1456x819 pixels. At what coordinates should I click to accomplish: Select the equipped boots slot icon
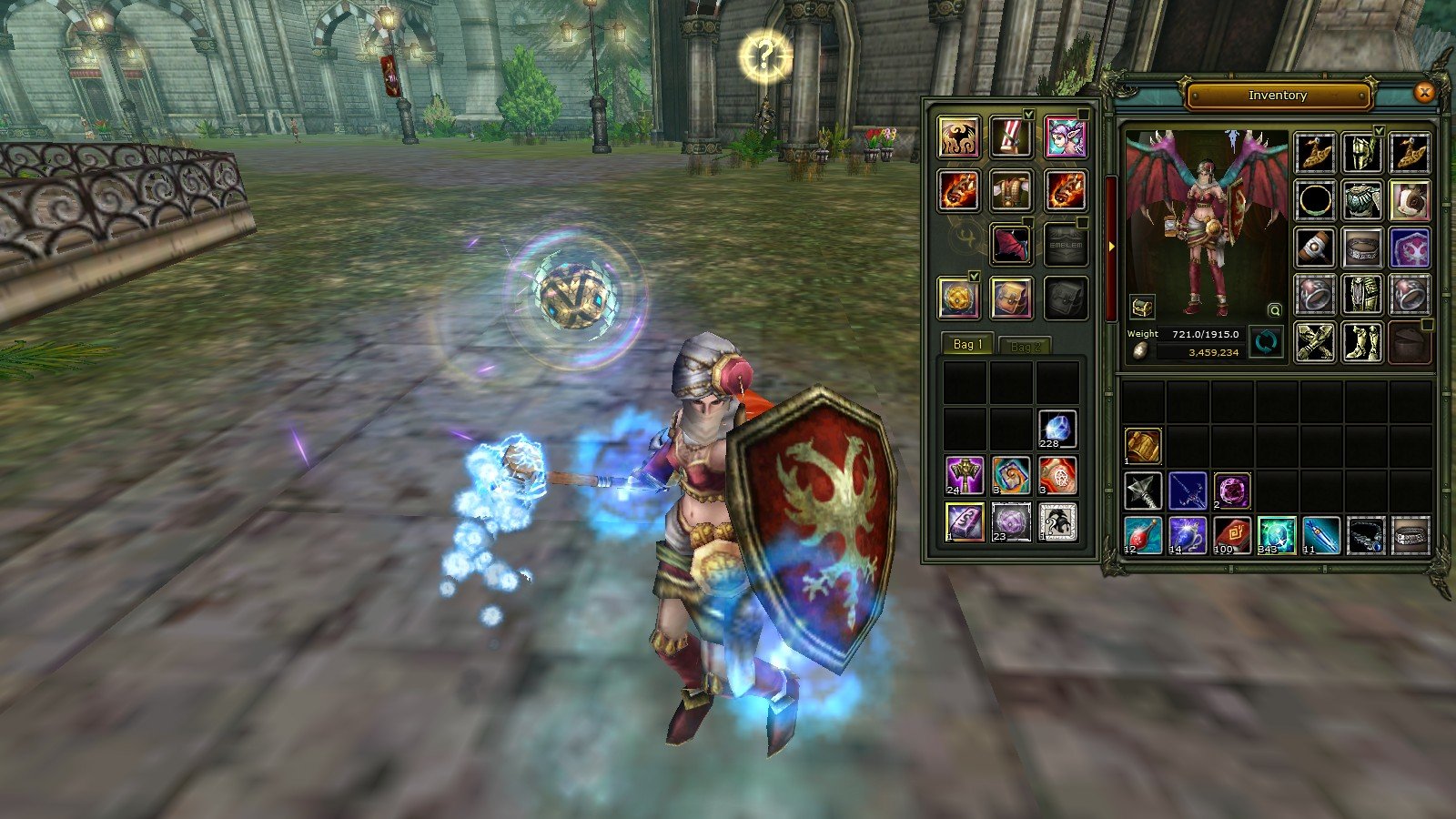coord(1360,343)
